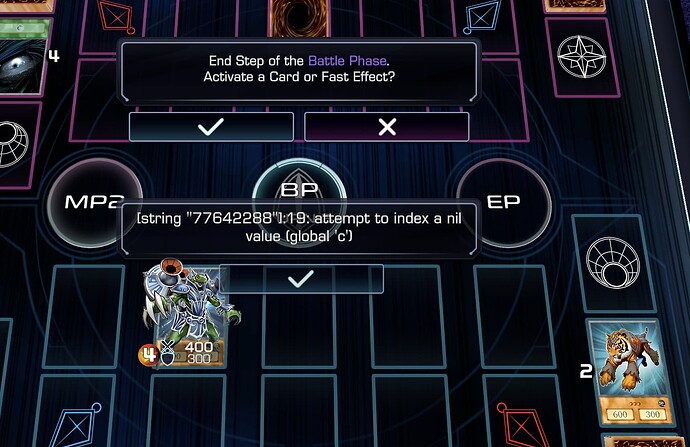
Task: Go to Main Phase 2 (MP2)
Action: [86, 202]
